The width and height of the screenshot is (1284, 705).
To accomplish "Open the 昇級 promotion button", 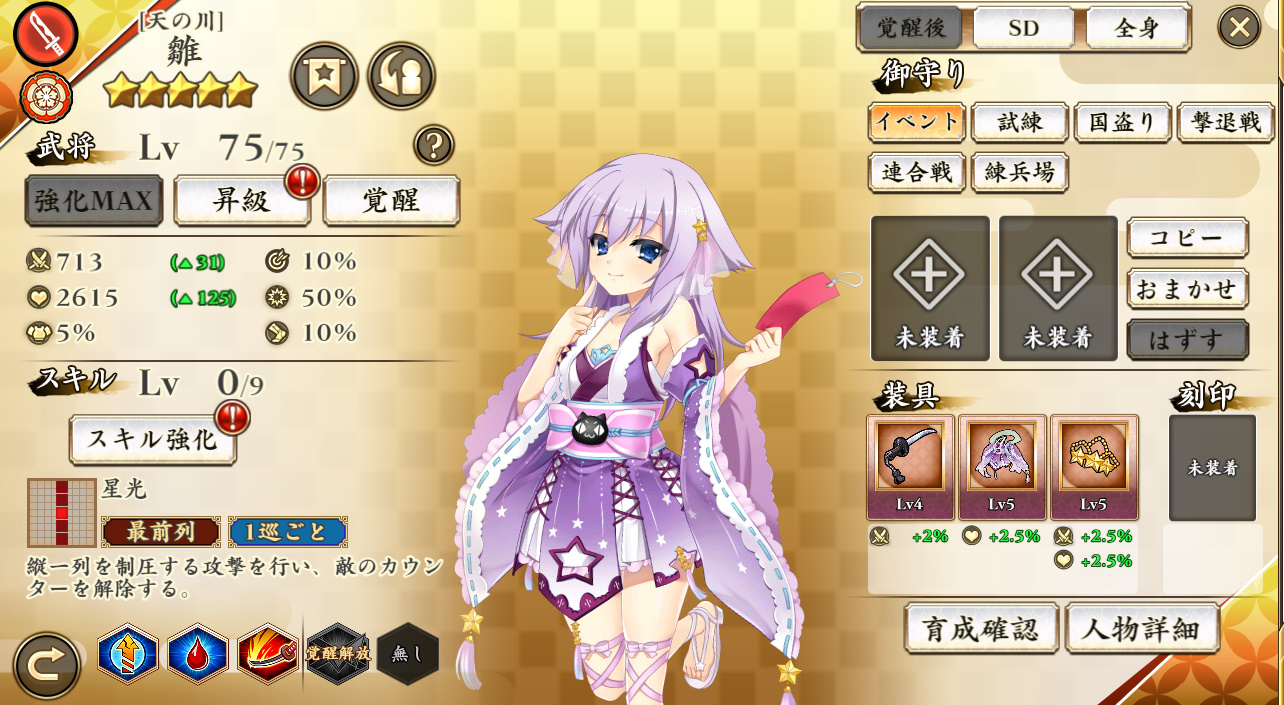I will coord(242,200).
